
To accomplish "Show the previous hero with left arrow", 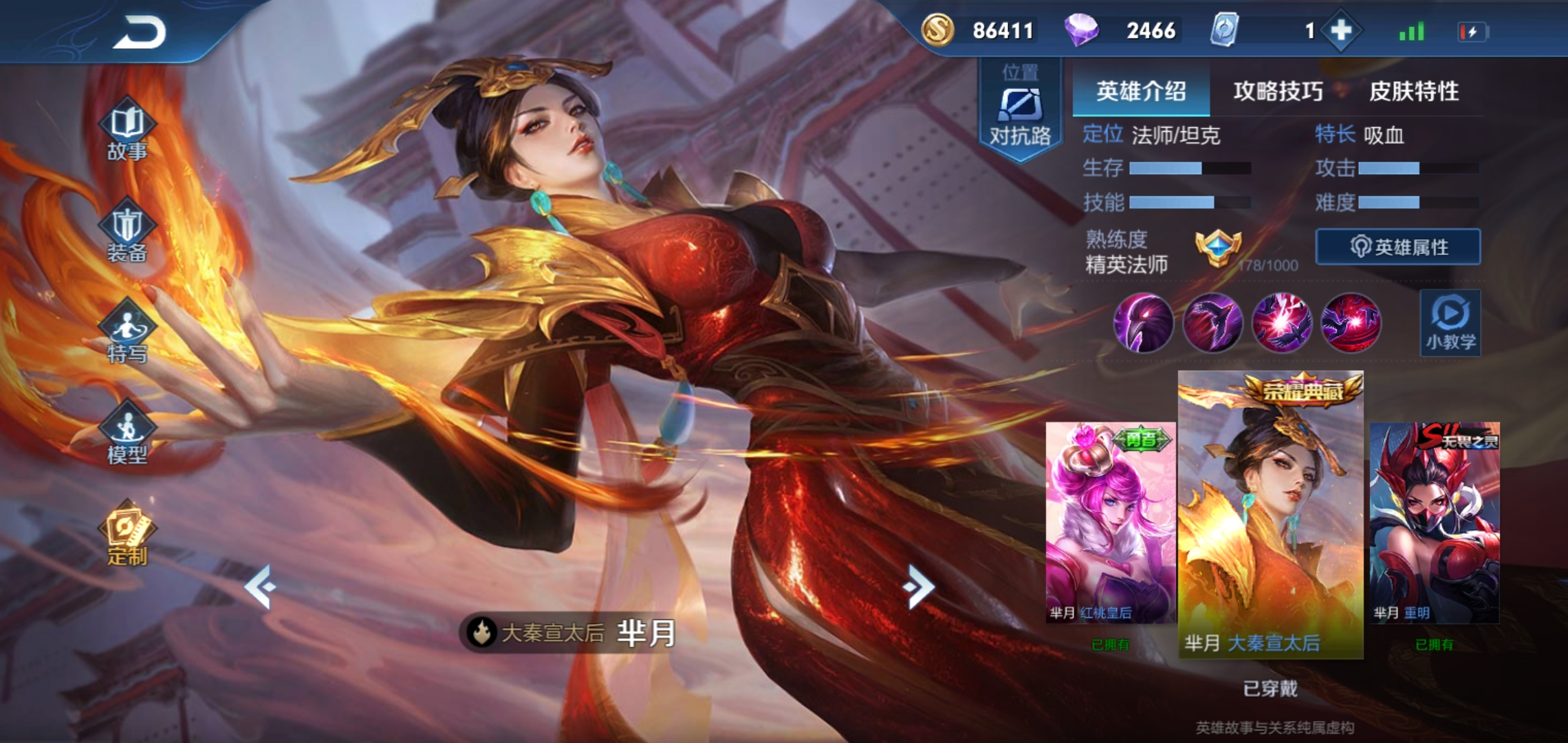I will tap(261, 587).
